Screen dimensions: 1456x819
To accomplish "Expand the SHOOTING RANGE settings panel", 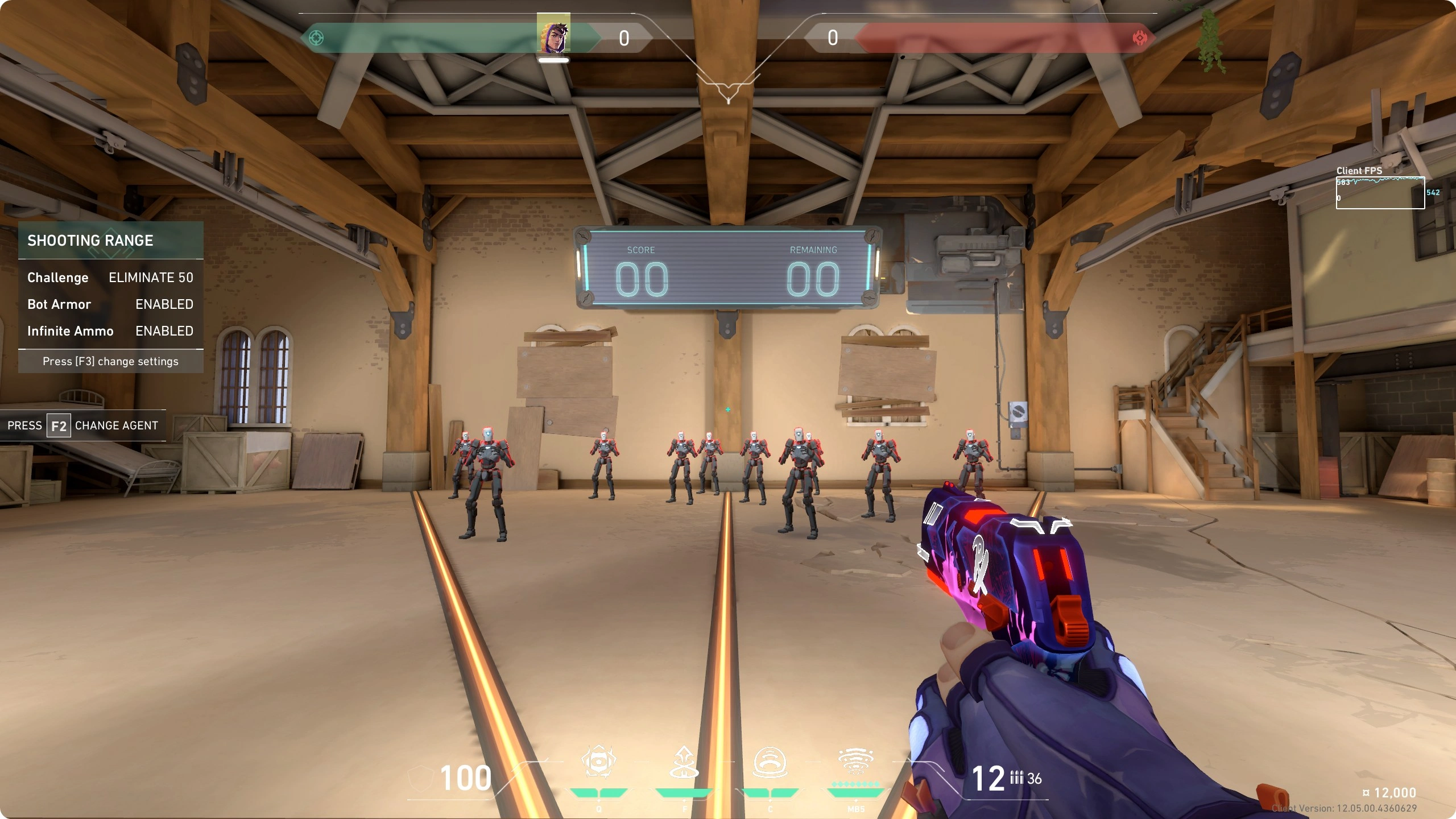I will click(x=90, y=240).
